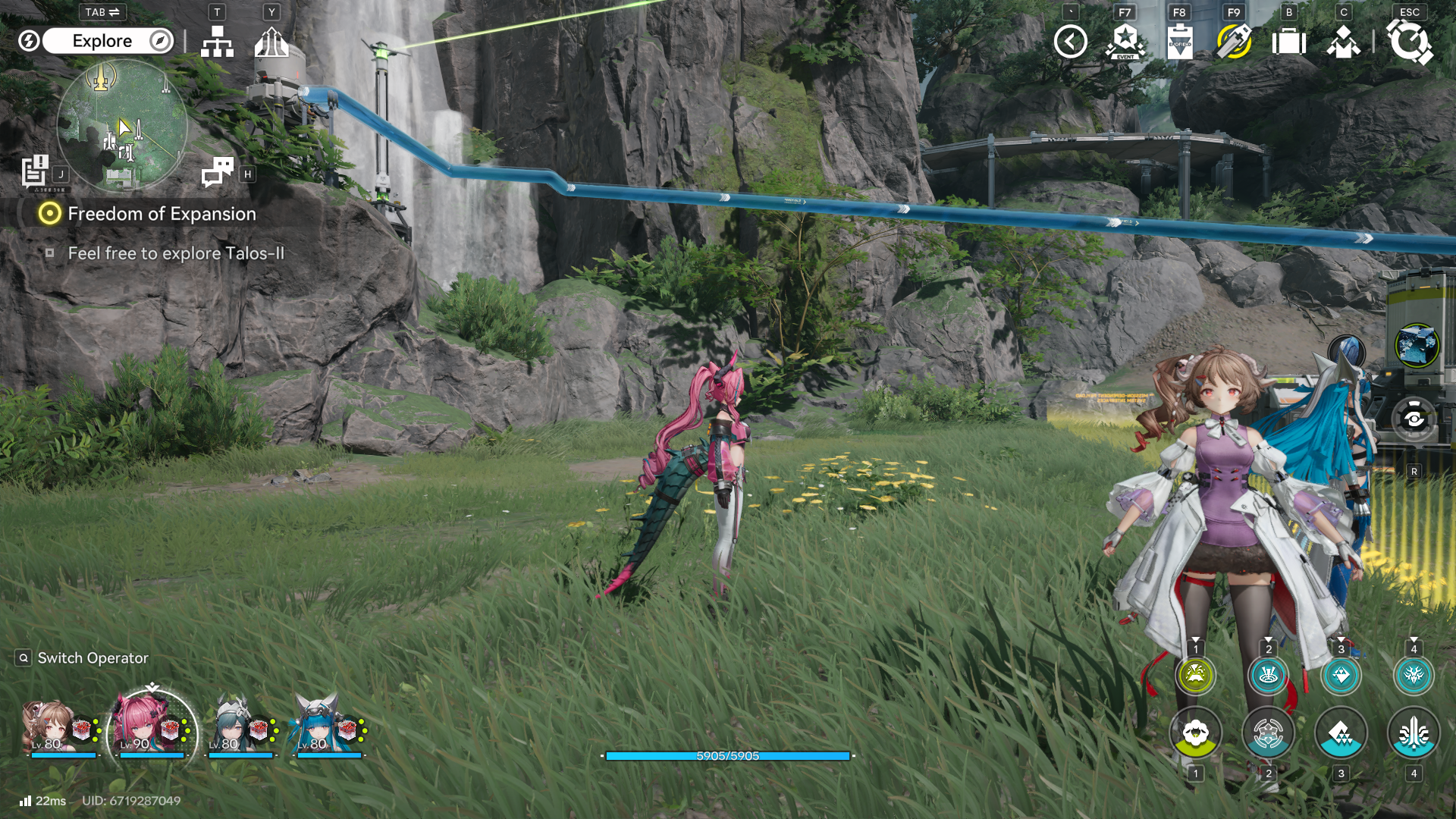The height and width of the screenshot is (819, 1456).
Task: Select the pink-haired Lv. 90 operator portrait
Action: tap(152, 730)
